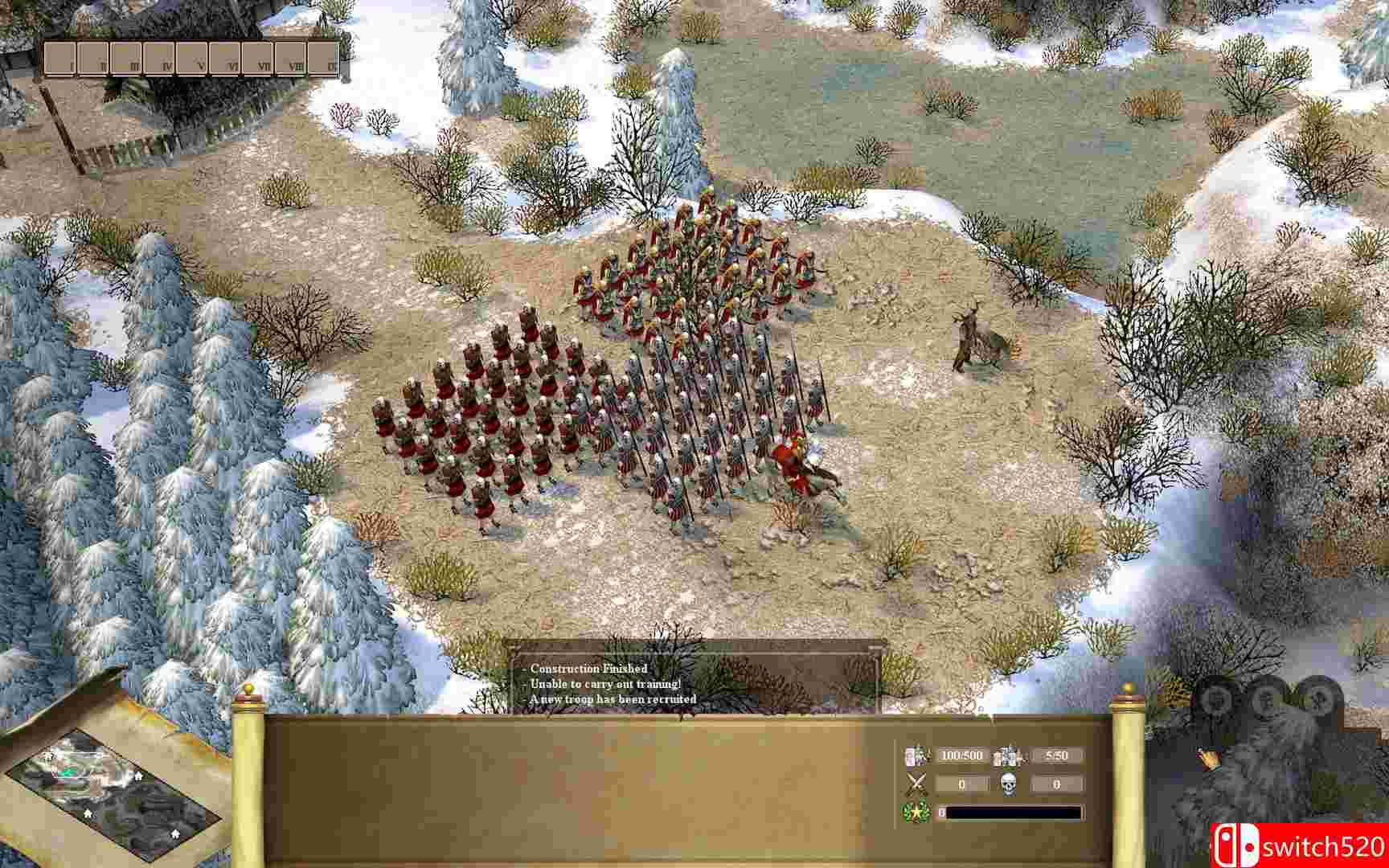Click the leftmost dark wheel icon bottom right
Viewport: 1389px width, 868px height.
click(x=1217, y=699)
